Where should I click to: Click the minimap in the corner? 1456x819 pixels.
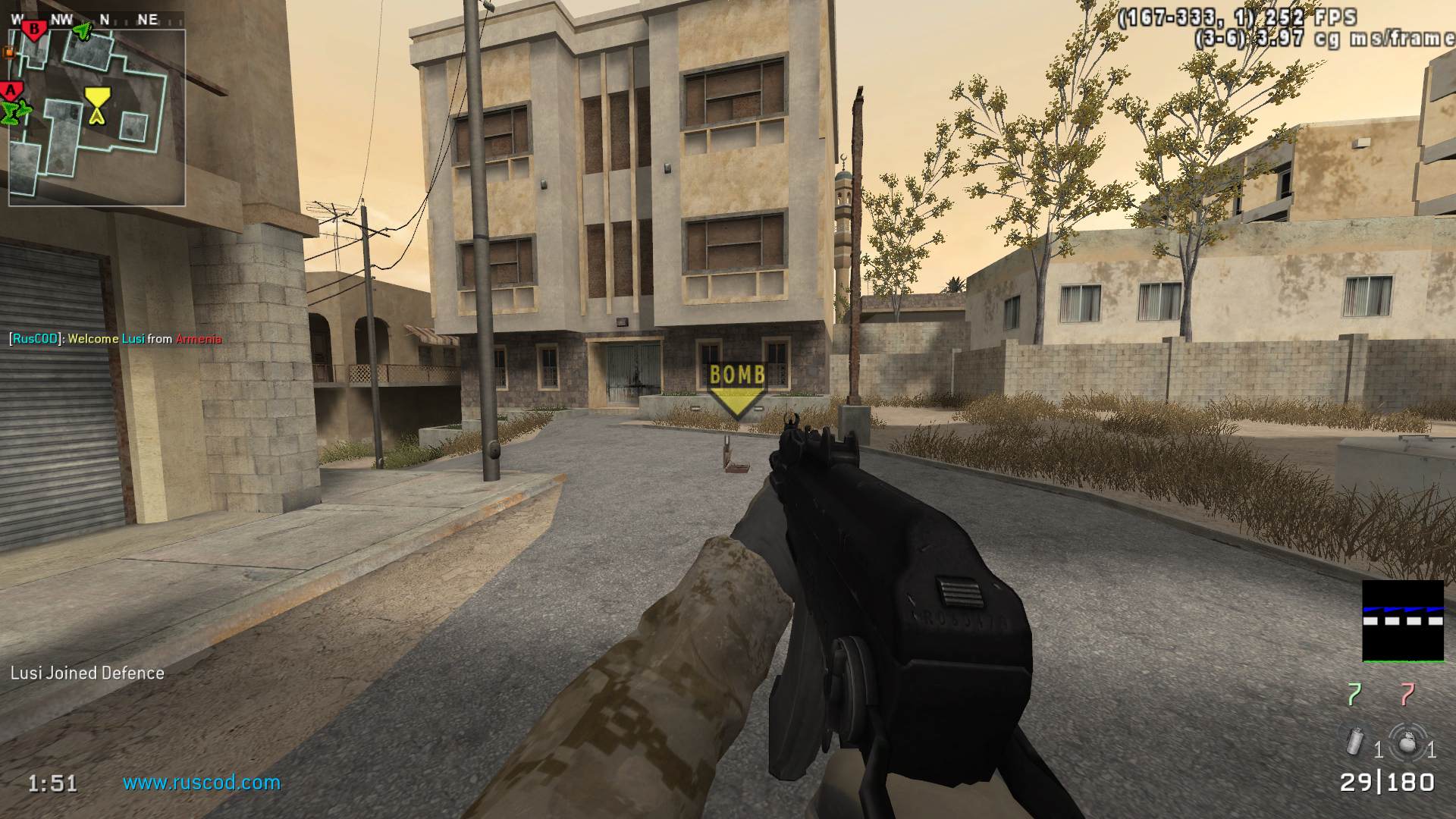(97, 118)
